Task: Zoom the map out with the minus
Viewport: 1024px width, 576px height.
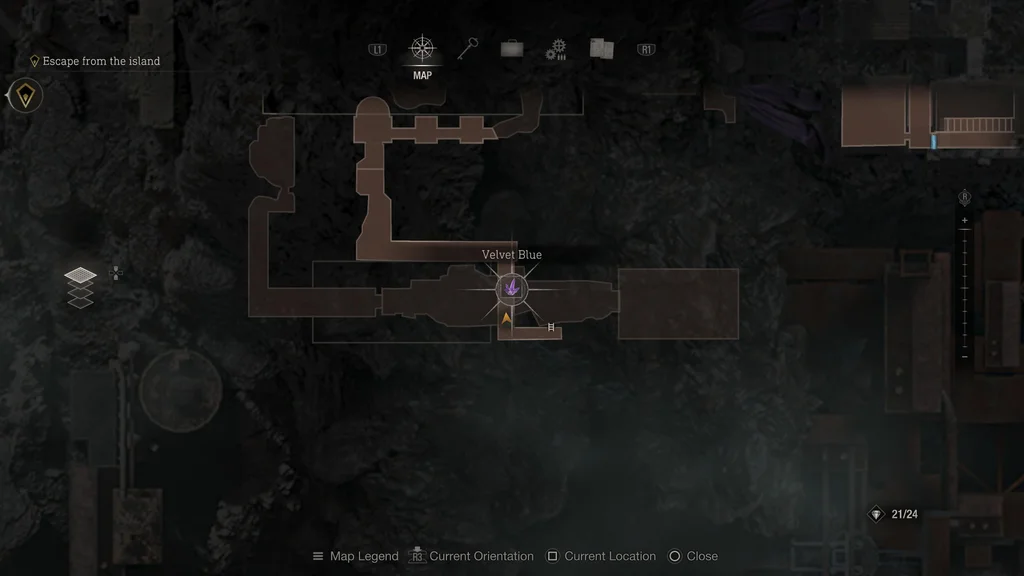Action: pos(965,357)
